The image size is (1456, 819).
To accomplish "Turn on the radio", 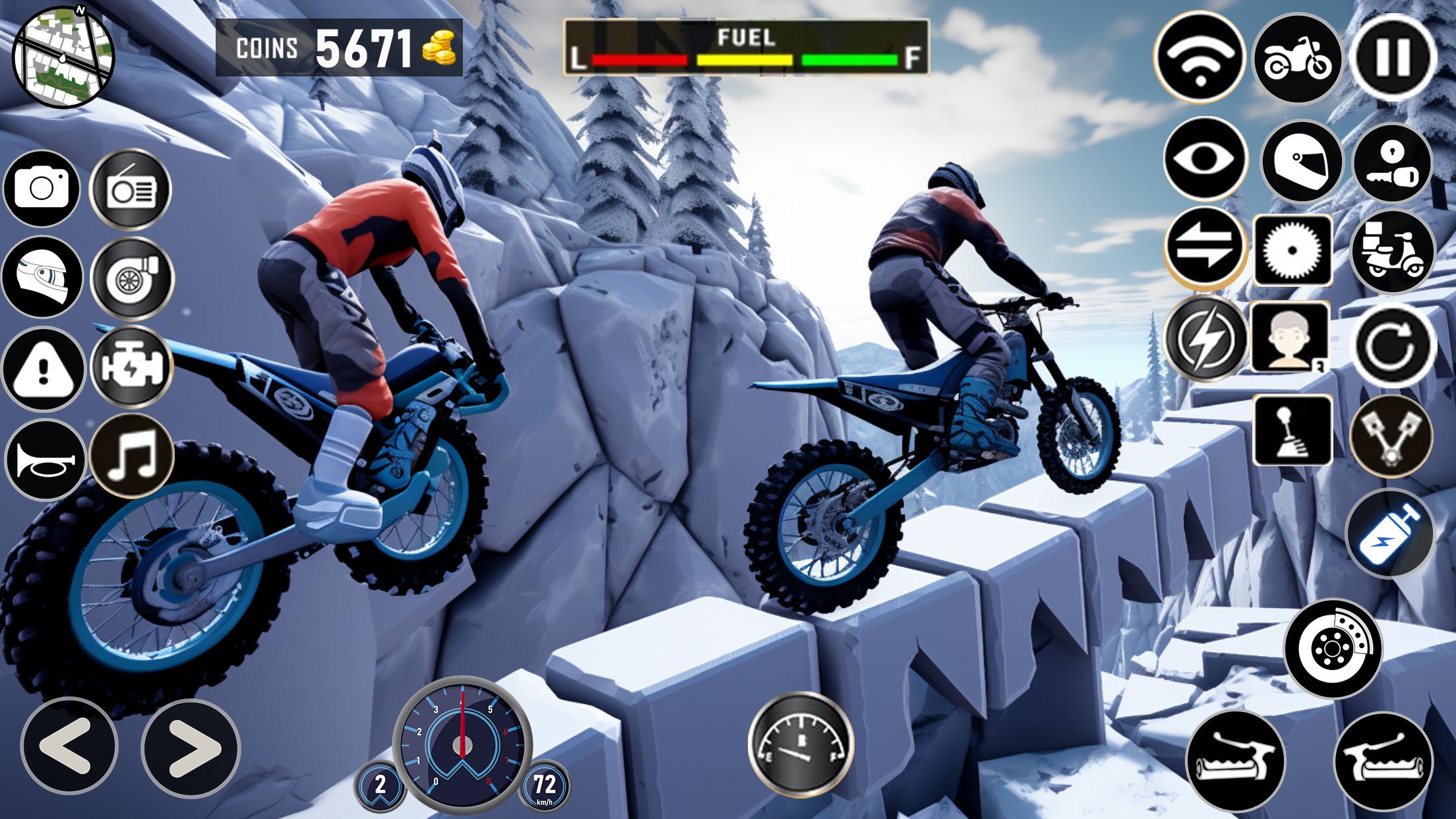I will (x=131, y=189).
